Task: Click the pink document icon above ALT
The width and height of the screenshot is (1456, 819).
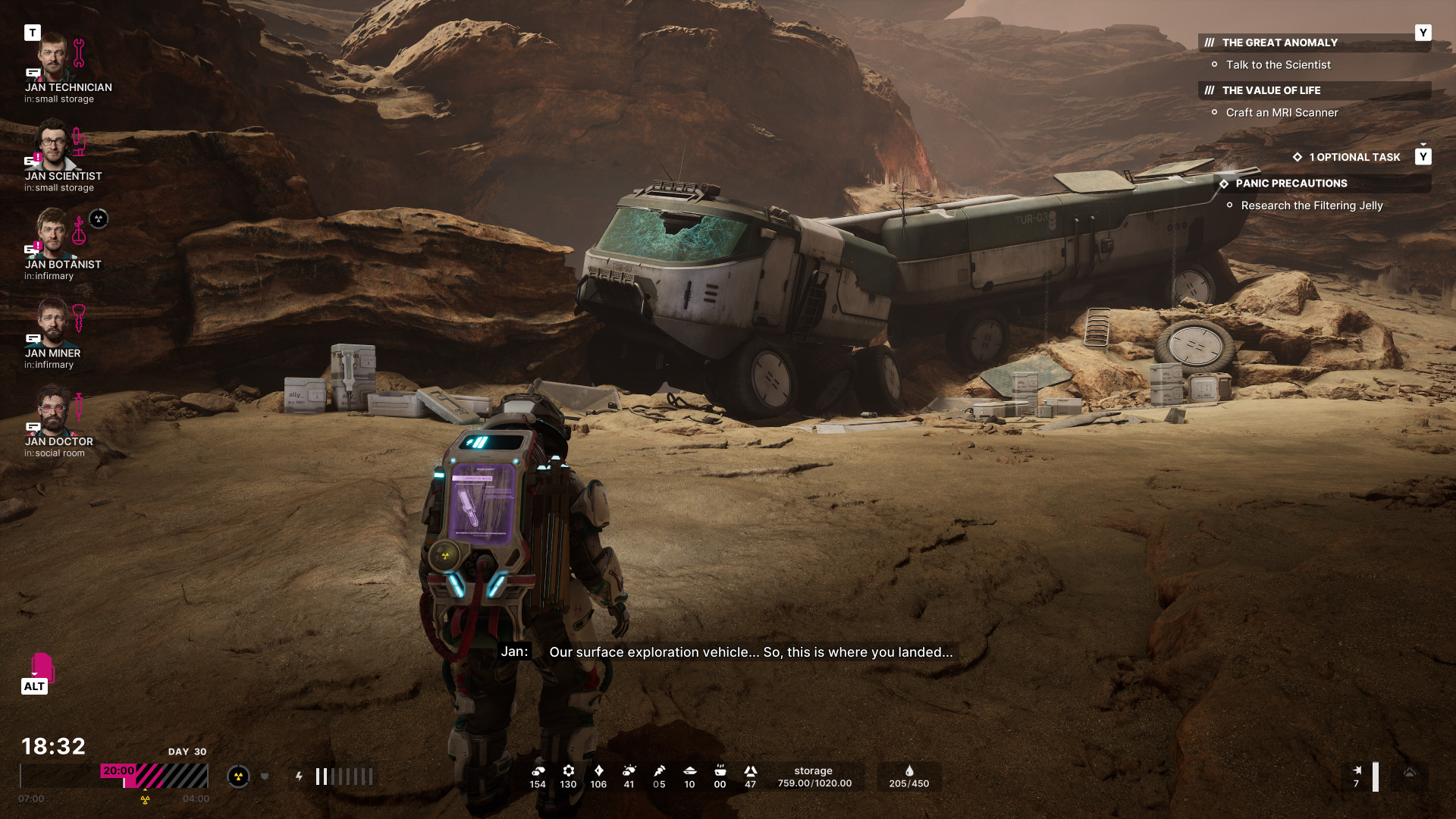Action: pyautogui.click(x=42, y=667)
